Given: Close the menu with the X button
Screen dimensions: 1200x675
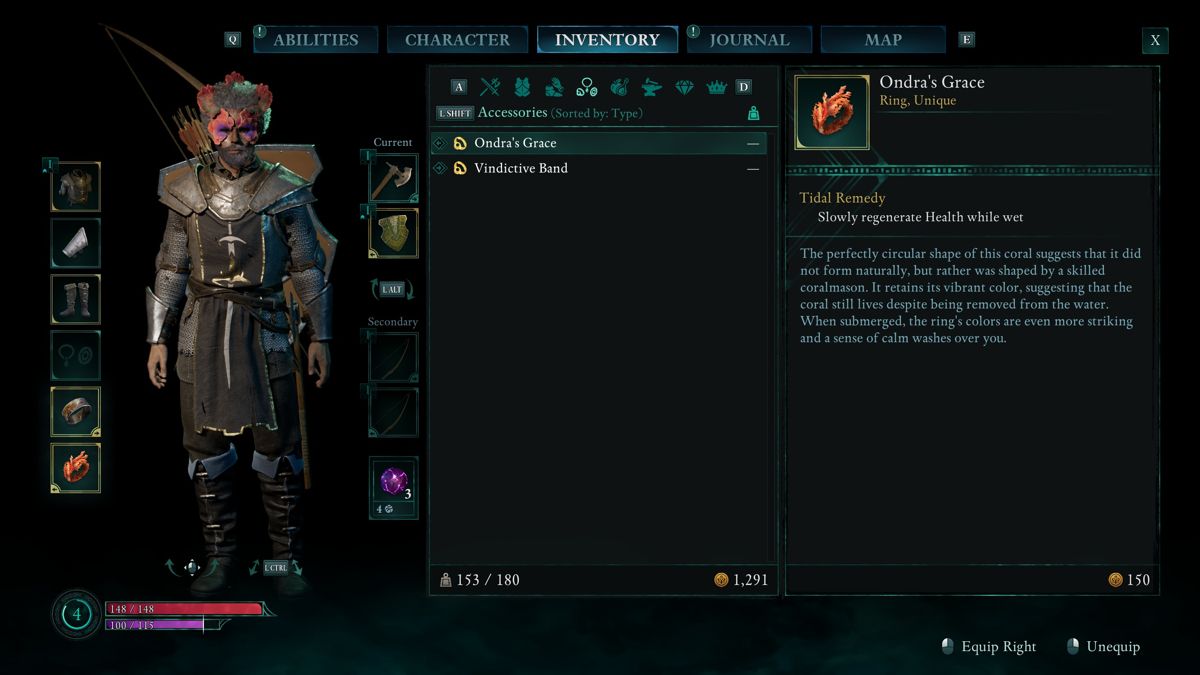Looking at the screenshot, I should coord(1155,41).
